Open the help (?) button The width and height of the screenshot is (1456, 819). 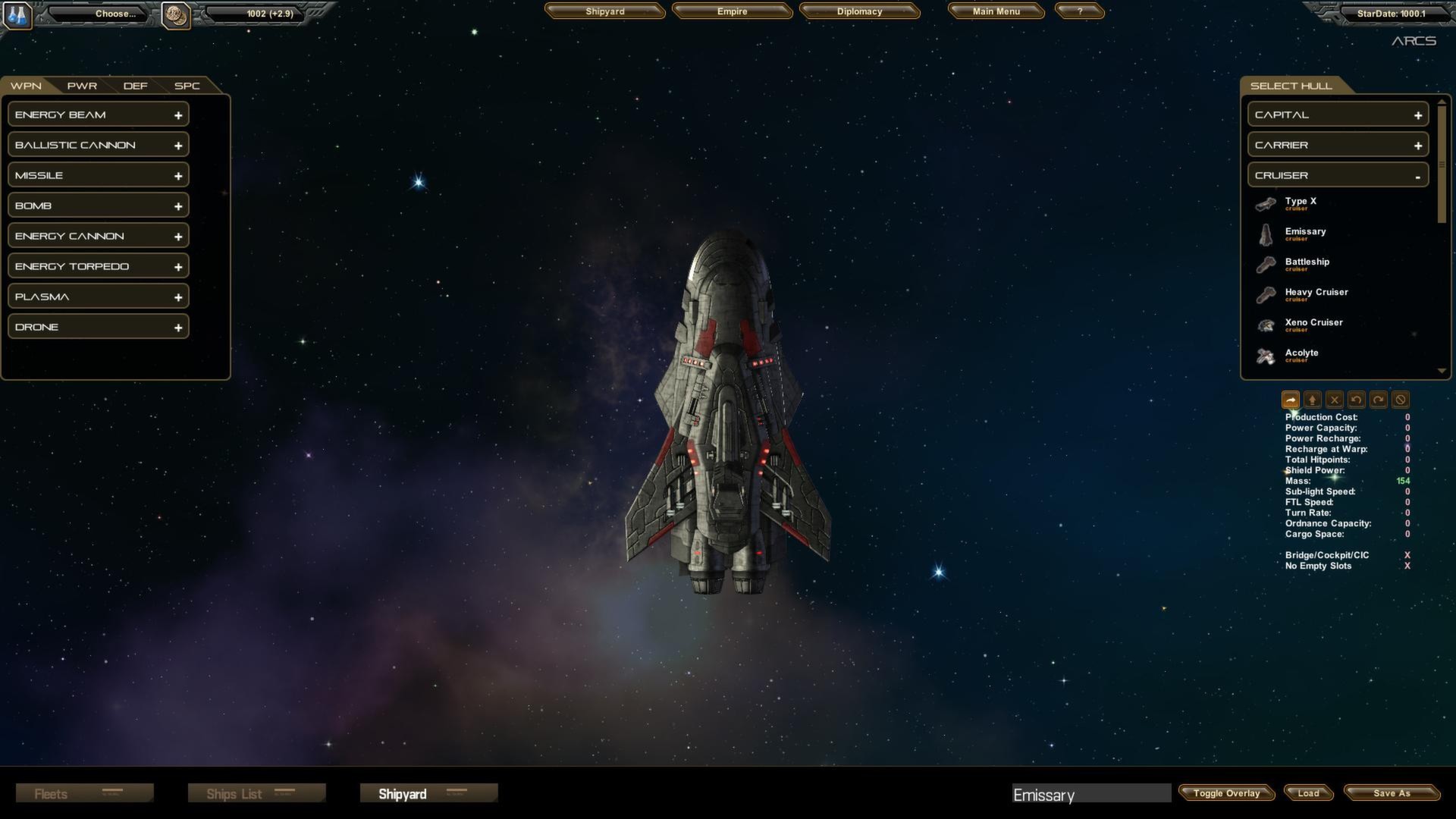point(1079,11)
